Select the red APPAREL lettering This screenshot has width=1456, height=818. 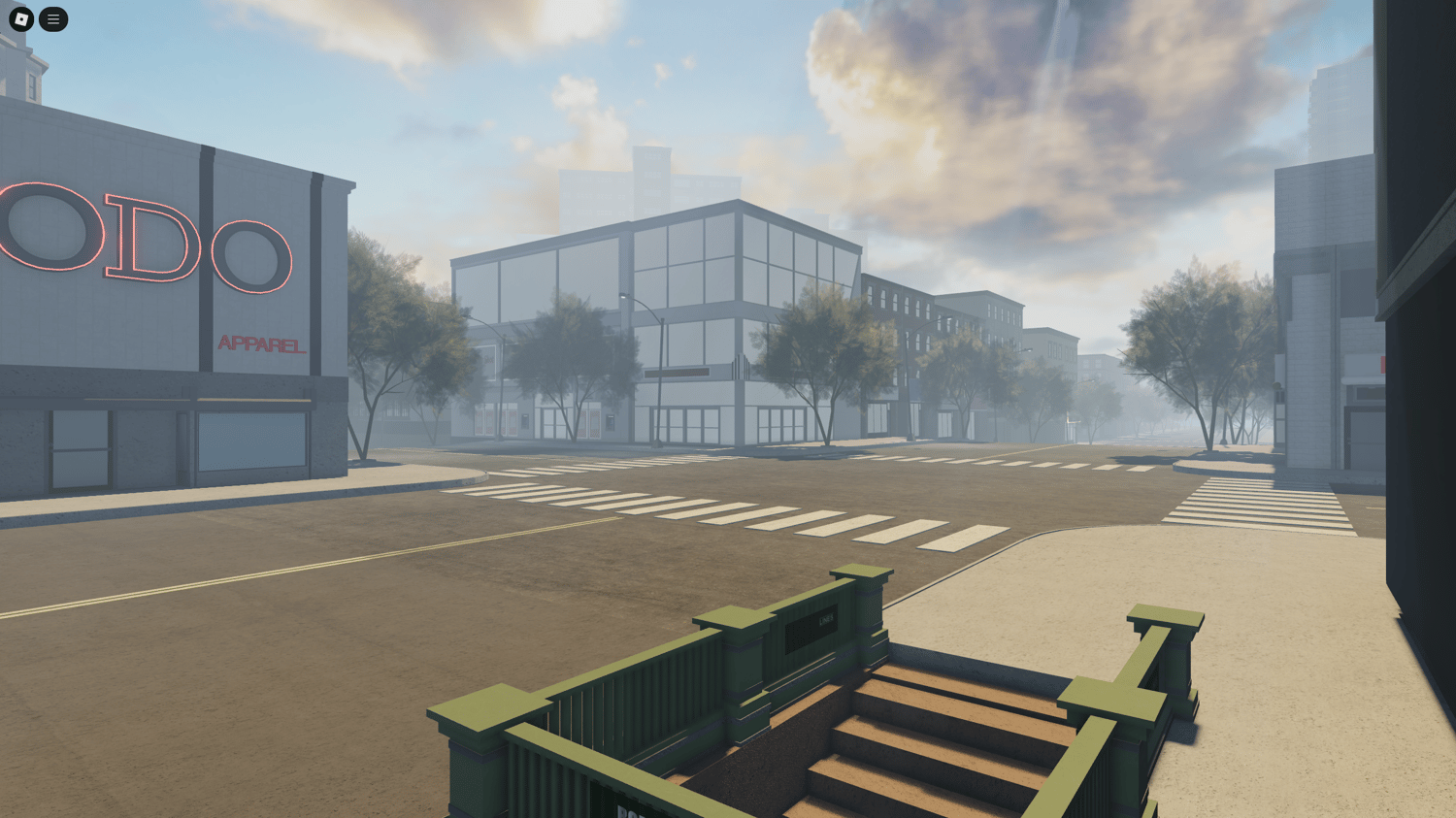coord(262,344)
